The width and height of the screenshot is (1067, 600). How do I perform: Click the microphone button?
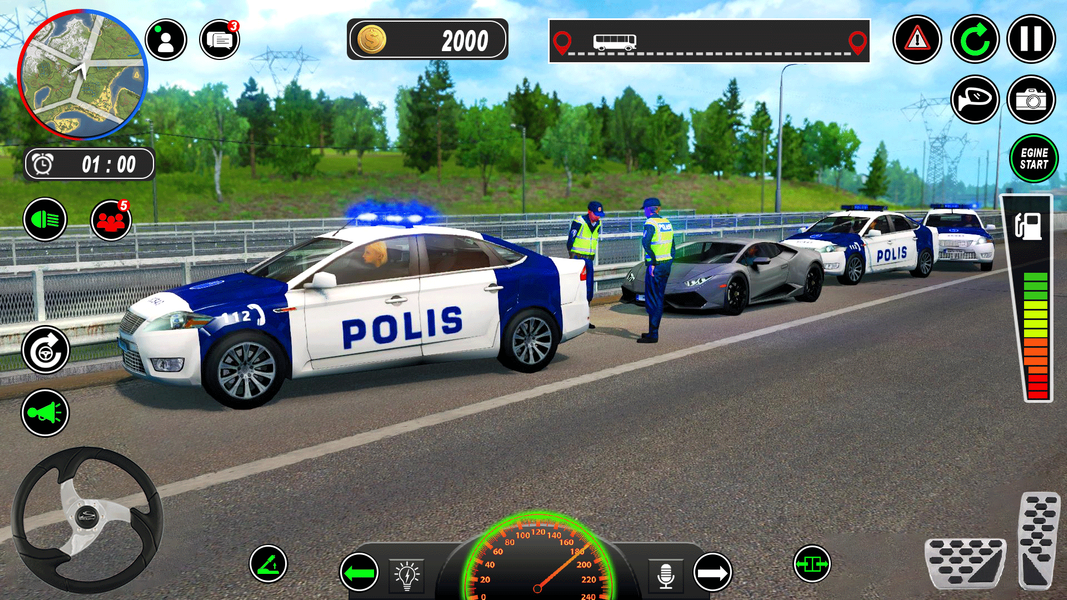(664, 574)
